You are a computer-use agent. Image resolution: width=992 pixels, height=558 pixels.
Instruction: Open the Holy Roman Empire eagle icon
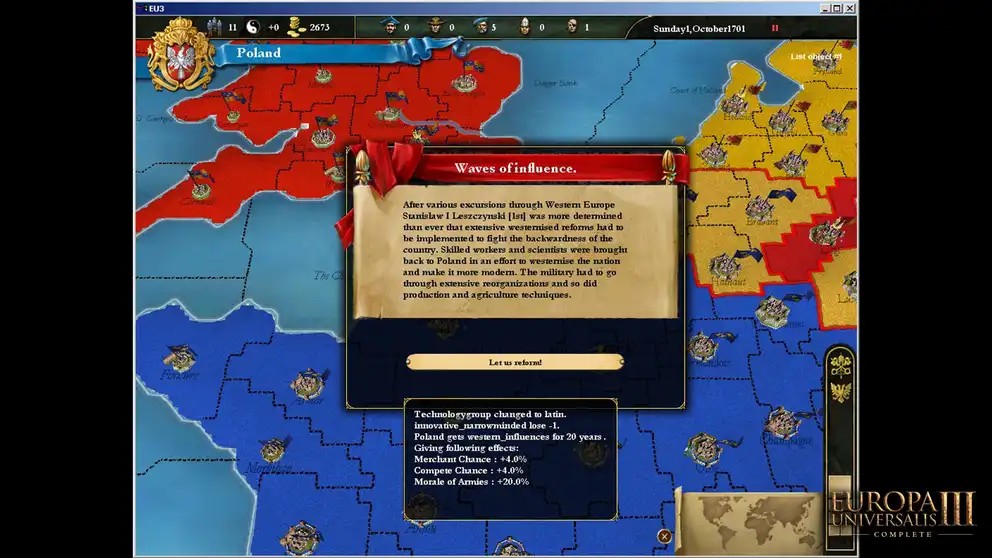click(840, 391)
